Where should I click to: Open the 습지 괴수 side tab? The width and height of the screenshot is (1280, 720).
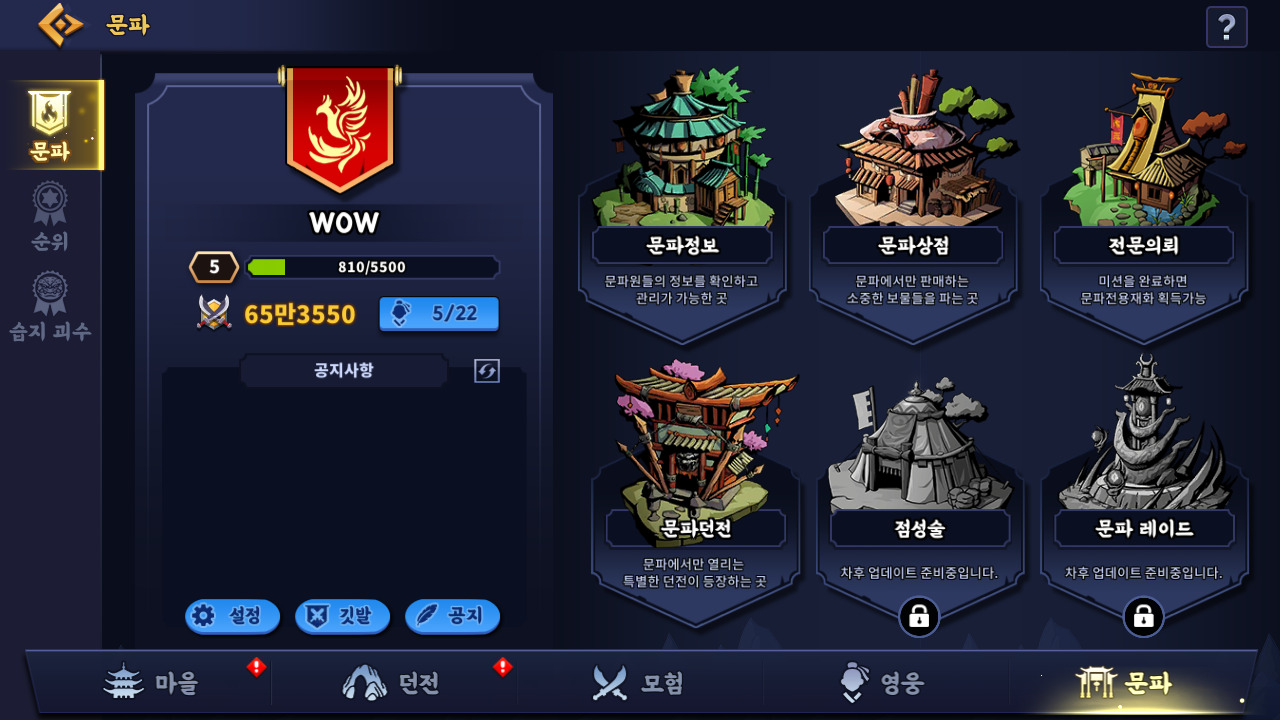coord(50,306)
